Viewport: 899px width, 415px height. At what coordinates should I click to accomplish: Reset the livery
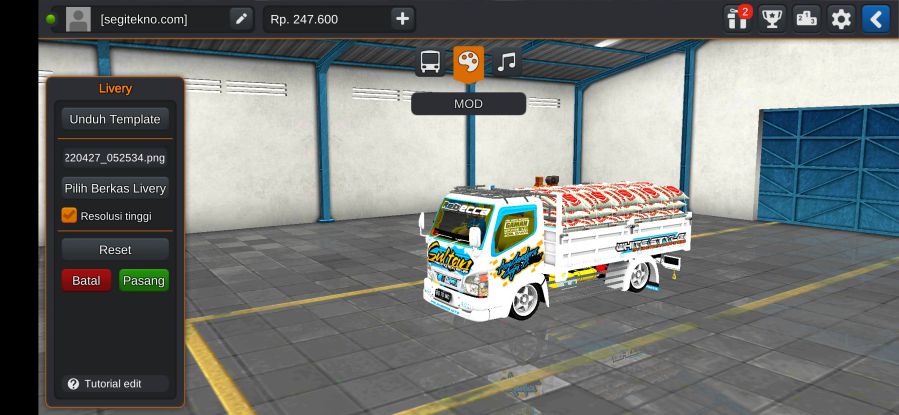114,249
